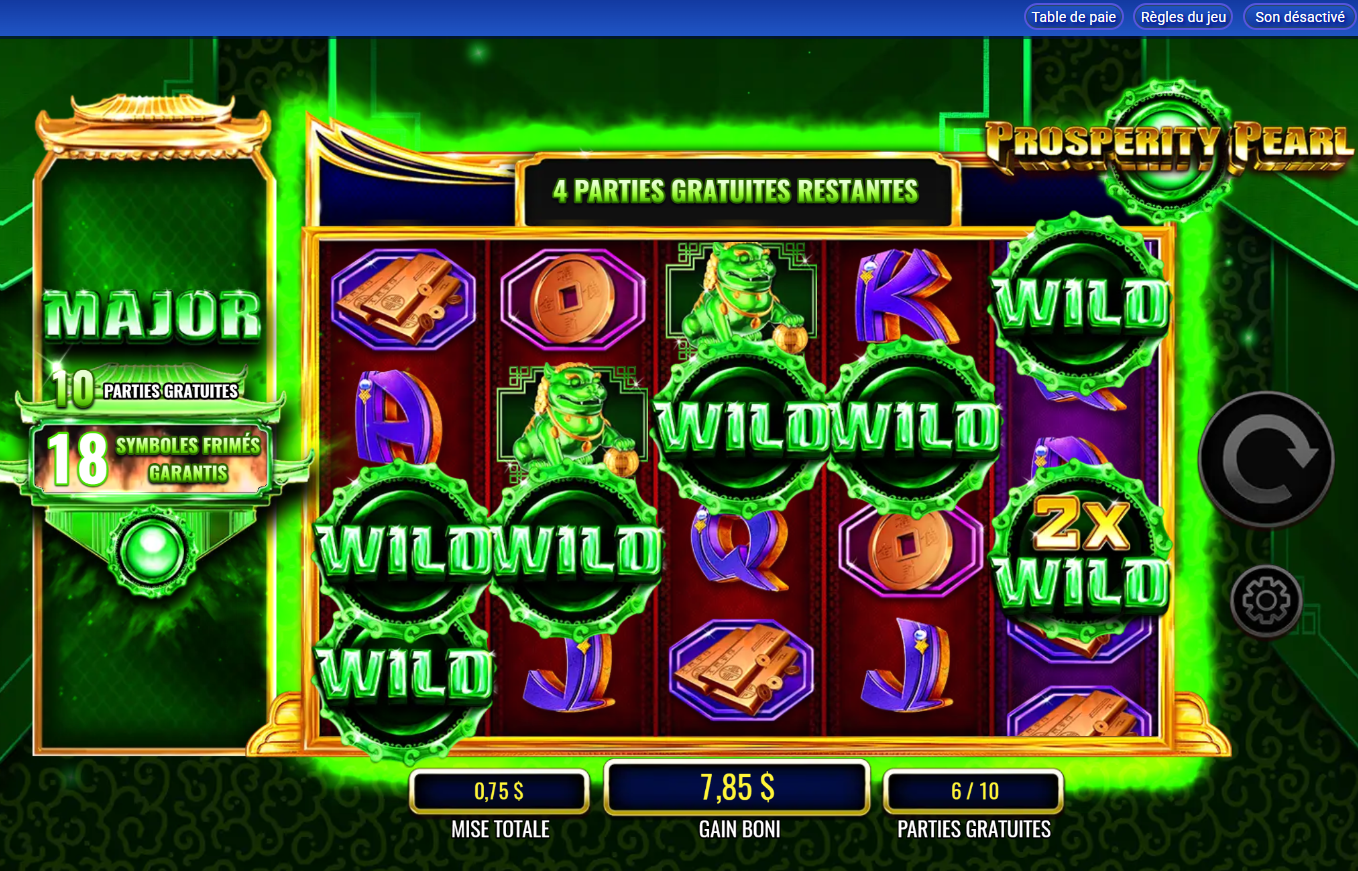This screenshot has width=1358, height=871.
Task: Toggle 'Son désactivé' to enable sound
Action: click(1297, 16)
